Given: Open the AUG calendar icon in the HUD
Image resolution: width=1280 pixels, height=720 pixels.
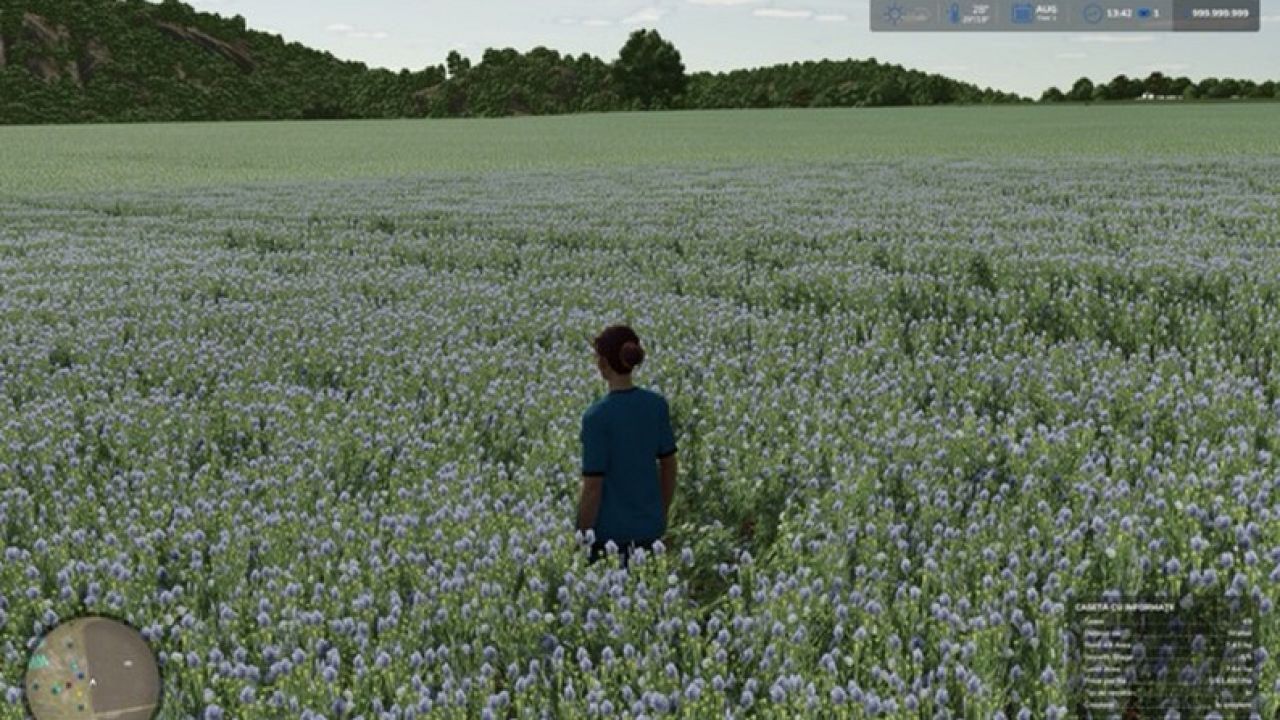Looking at the screenshot, I should [x=1021, y=14].
